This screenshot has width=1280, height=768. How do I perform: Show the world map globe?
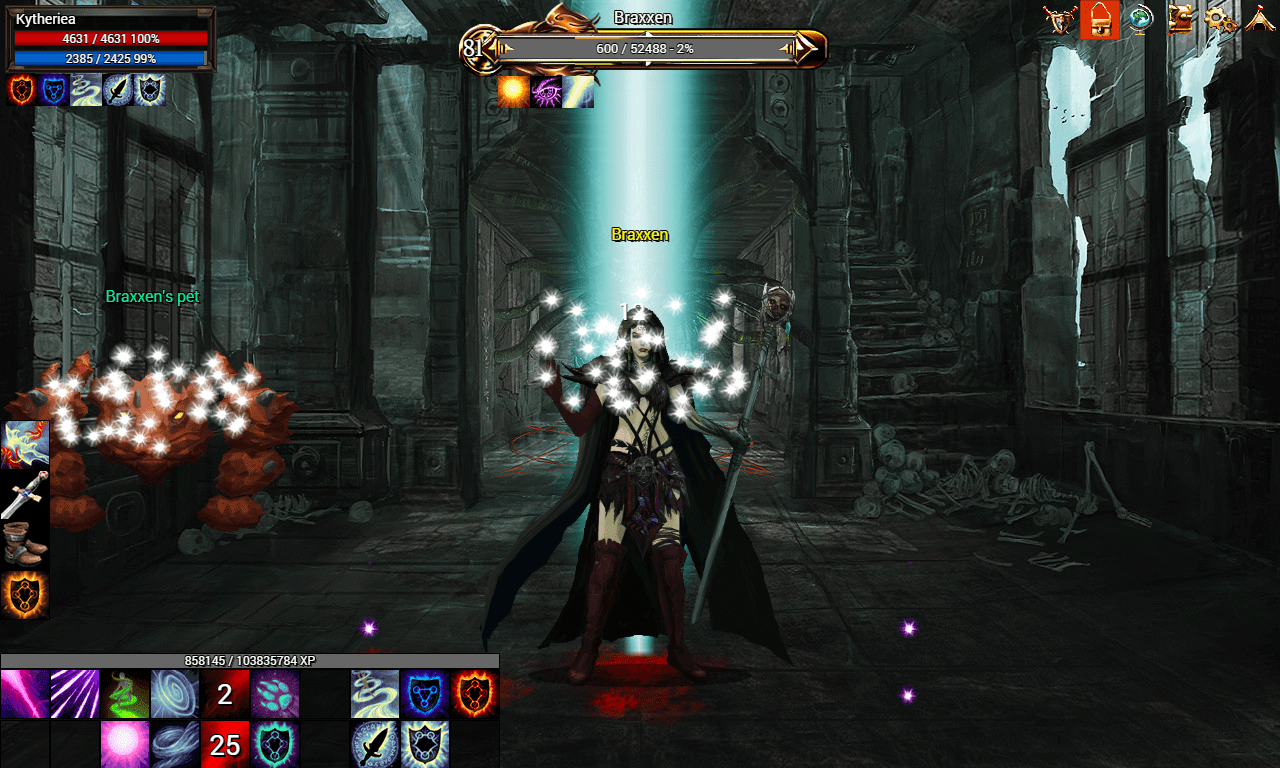(x=1139, y=19)
